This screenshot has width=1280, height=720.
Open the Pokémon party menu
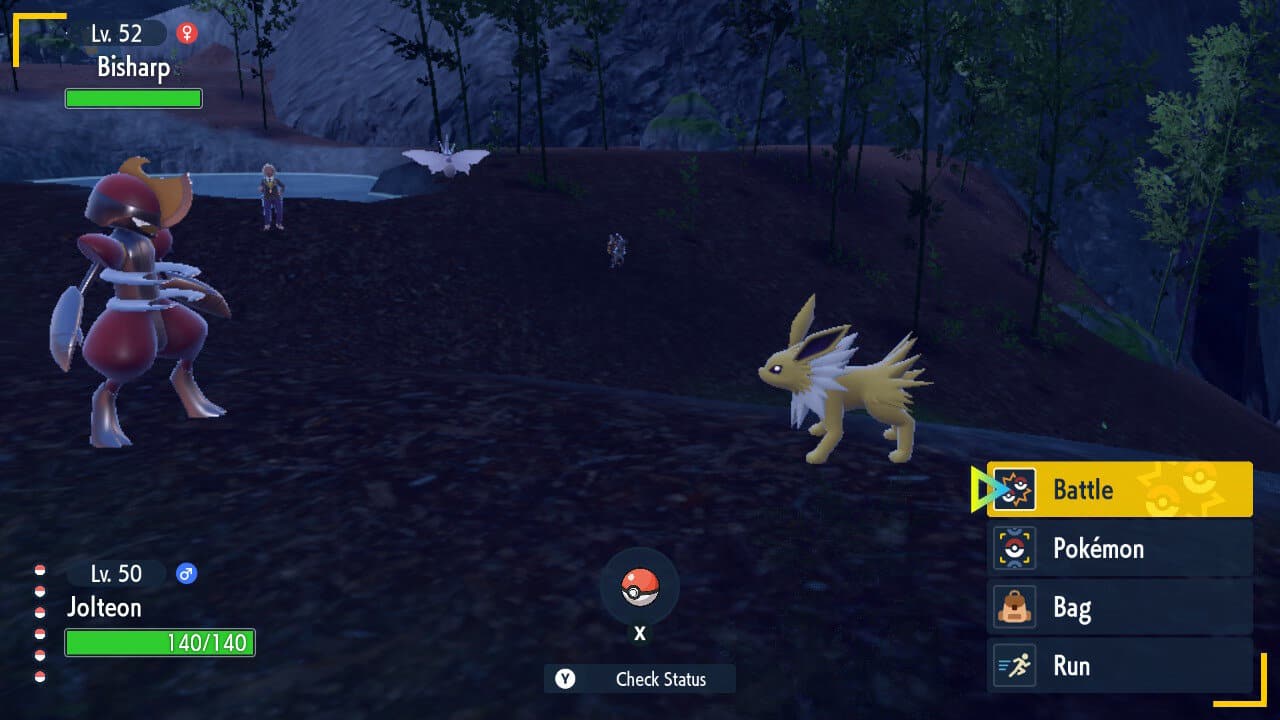coord(1119,548)
